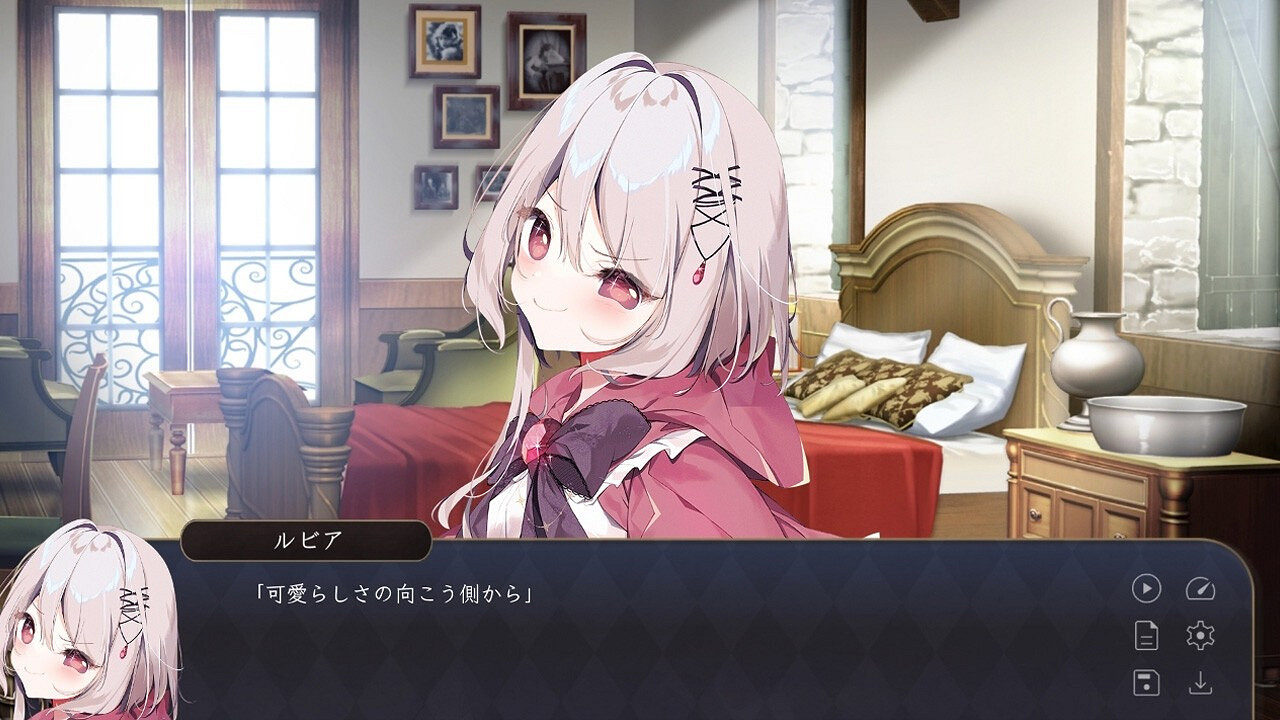This screenshot has width=1280, height=720.
Task: Expand the load menu with the arrow icon
Action: (x=1201, y=683)
